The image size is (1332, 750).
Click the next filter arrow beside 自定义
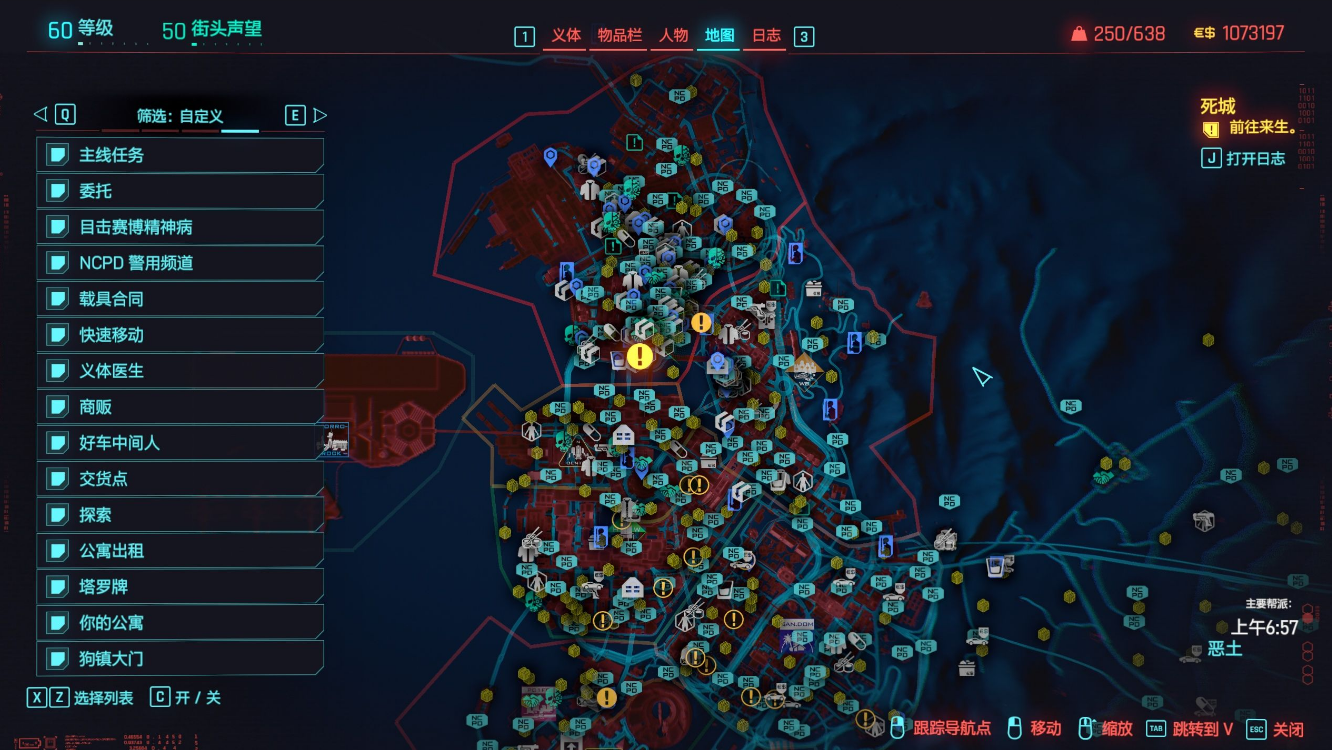[x=320, y=115]
